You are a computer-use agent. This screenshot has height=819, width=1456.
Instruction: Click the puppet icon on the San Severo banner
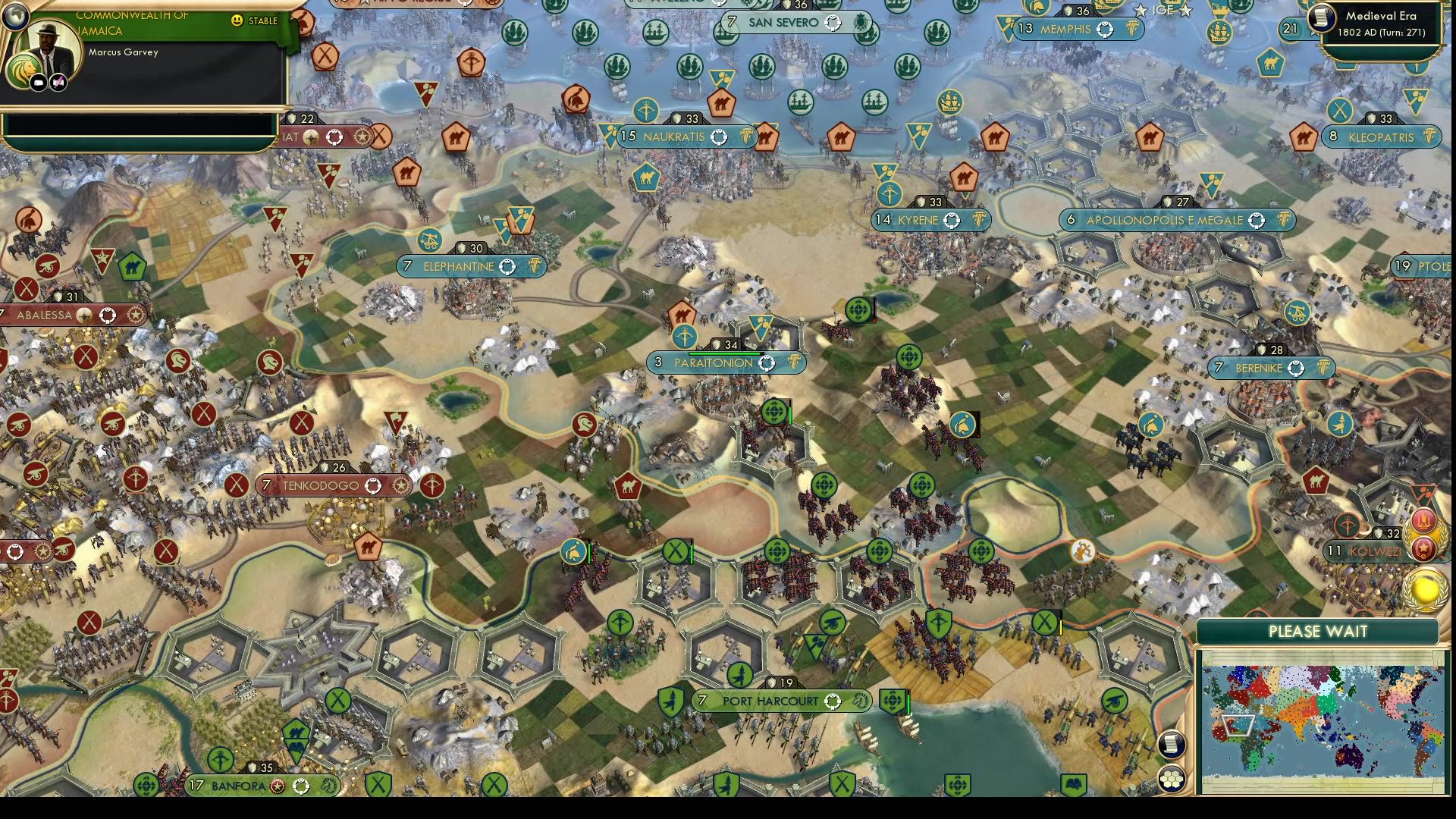(x=833, y=22)
